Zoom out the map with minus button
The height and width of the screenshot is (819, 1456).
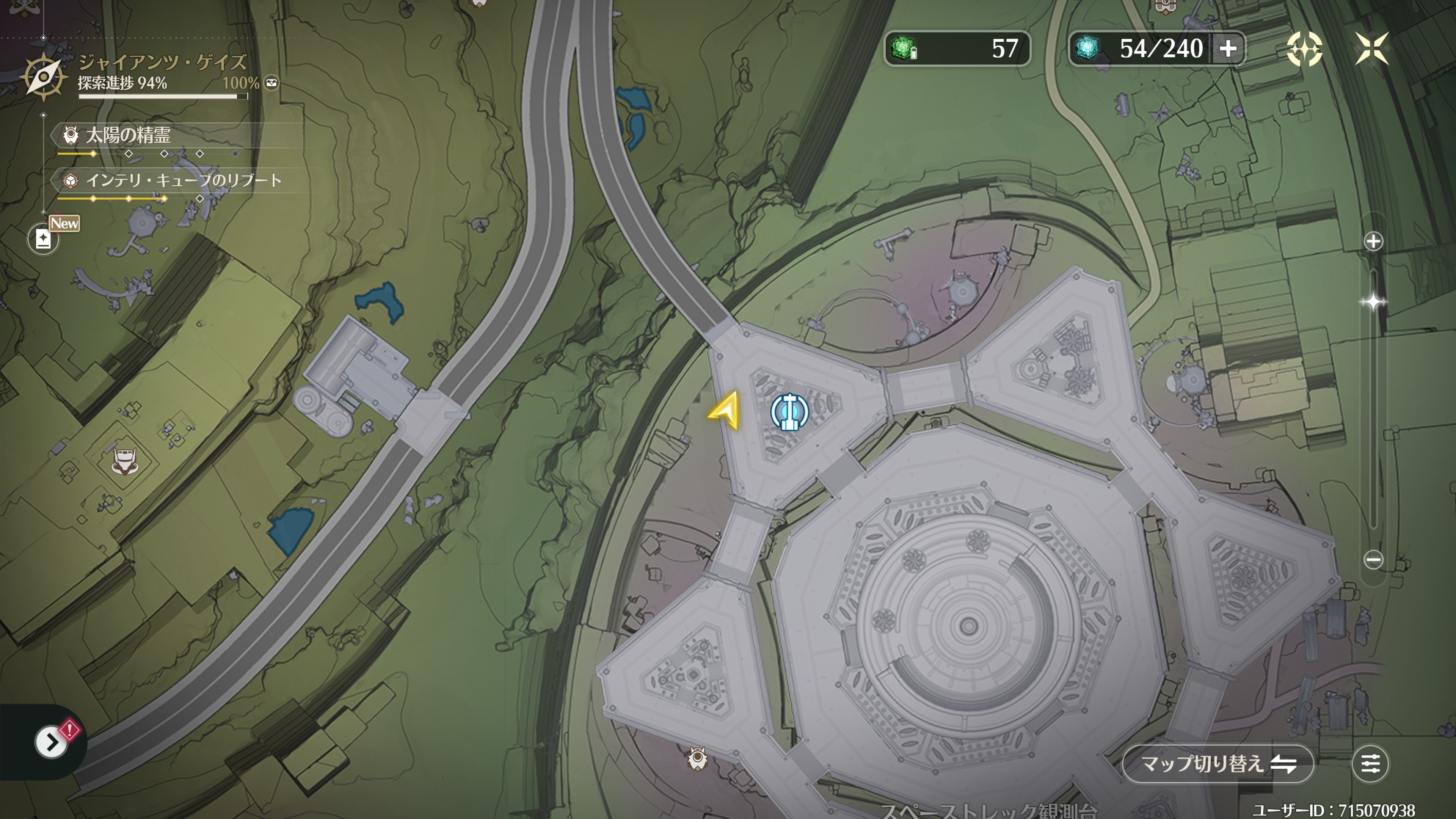pos(1373,560)
